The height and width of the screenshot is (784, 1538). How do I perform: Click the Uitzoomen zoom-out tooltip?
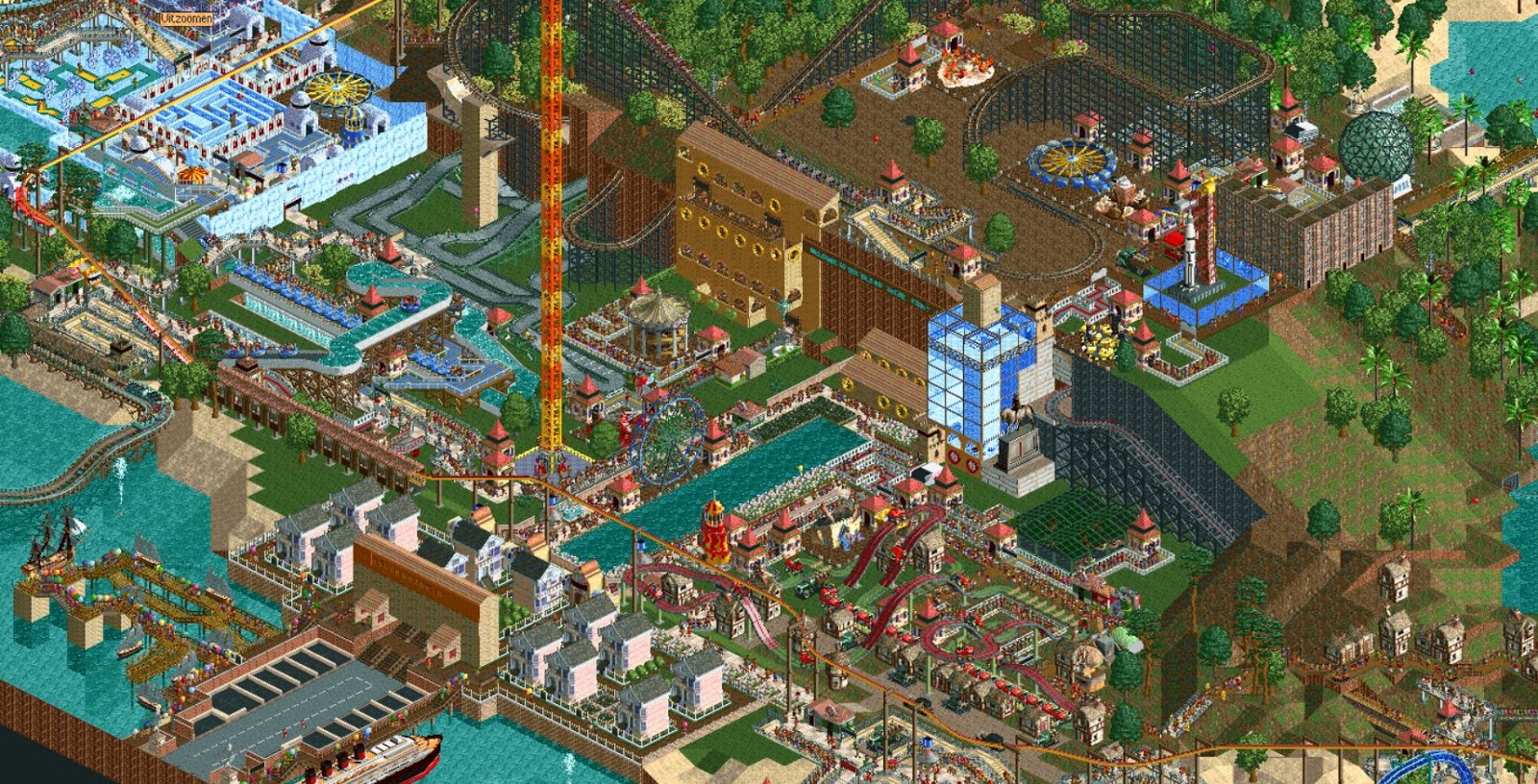(186, 17)
